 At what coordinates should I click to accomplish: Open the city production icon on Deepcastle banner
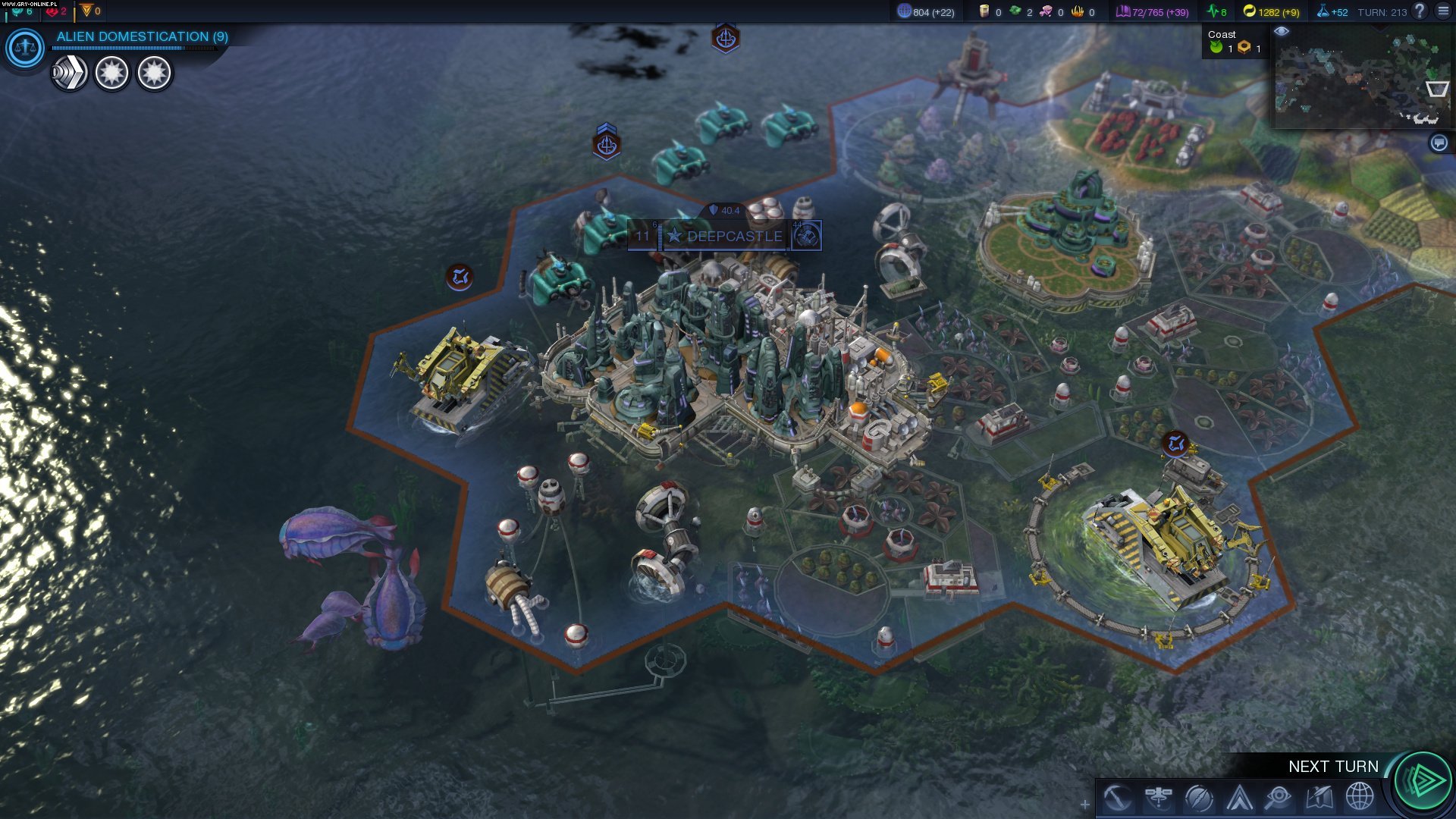point(807,236)
